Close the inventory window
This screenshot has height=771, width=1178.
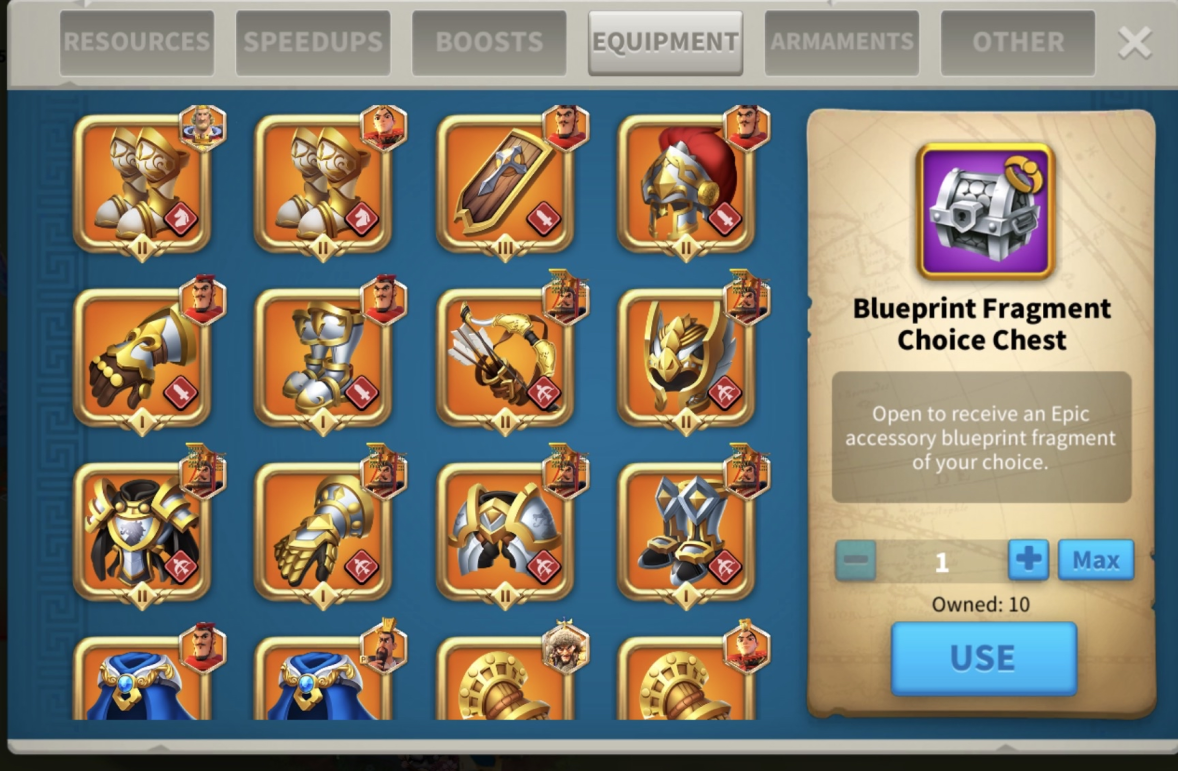pos(1135,42)
